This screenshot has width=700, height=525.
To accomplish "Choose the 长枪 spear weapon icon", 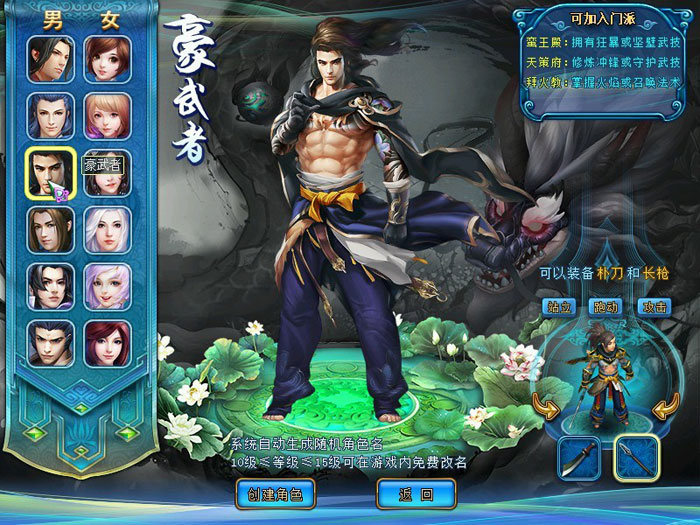I will pyautogui.click(x=636, y=459).
